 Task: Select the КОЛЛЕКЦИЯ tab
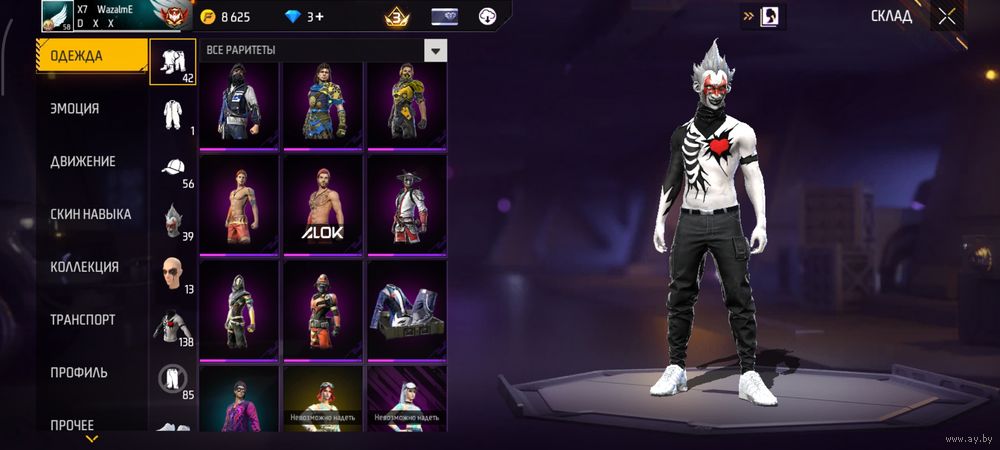(x=84, y=267)
